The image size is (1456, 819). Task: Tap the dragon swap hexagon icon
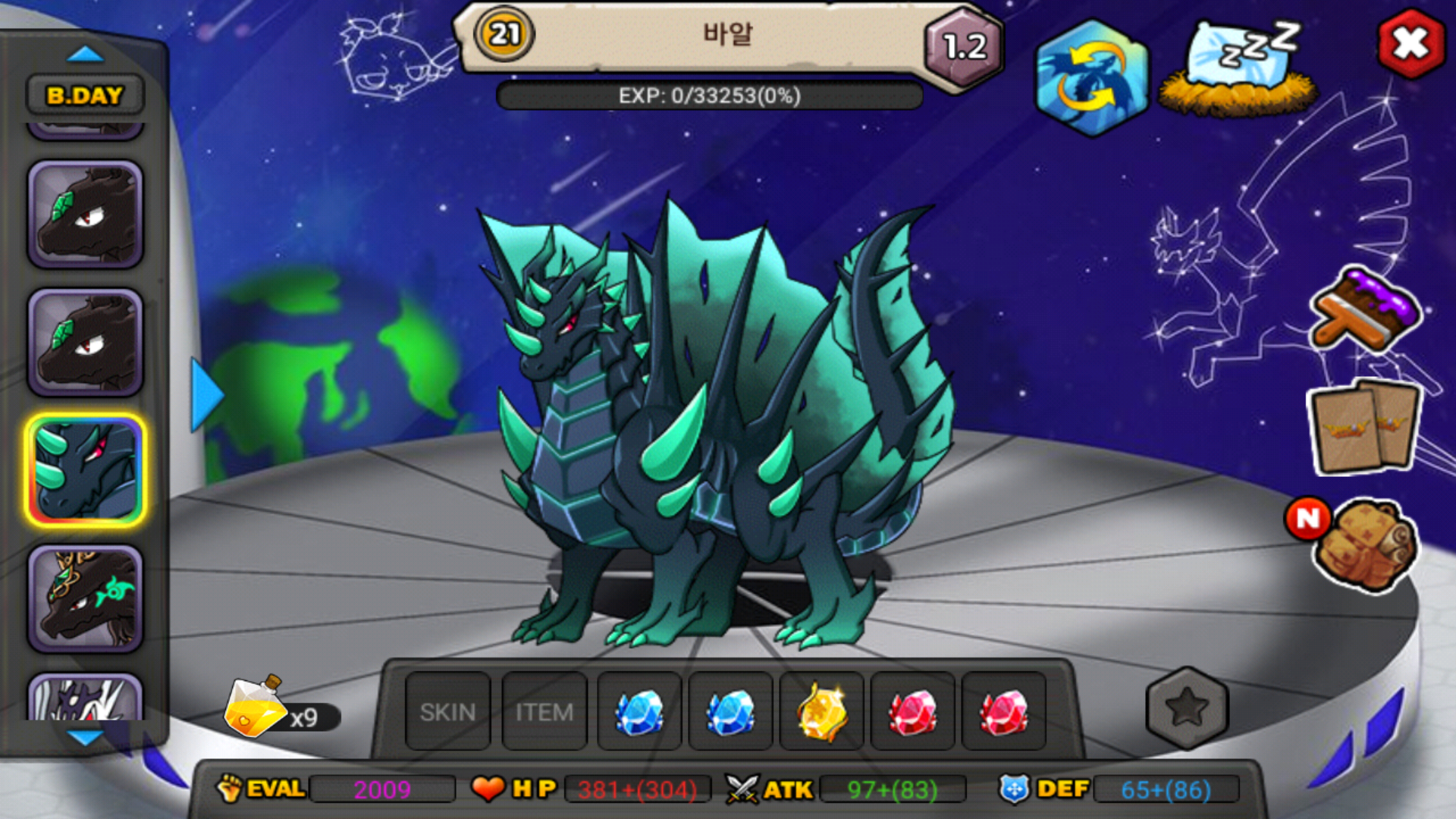click(x=1091, y=78)
